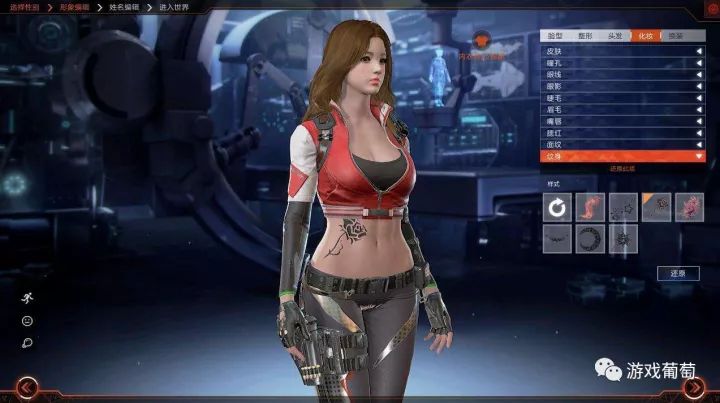Click the running figure pose icon
The width and height of the screenshot is (720, 403).
tap(27, 298)
